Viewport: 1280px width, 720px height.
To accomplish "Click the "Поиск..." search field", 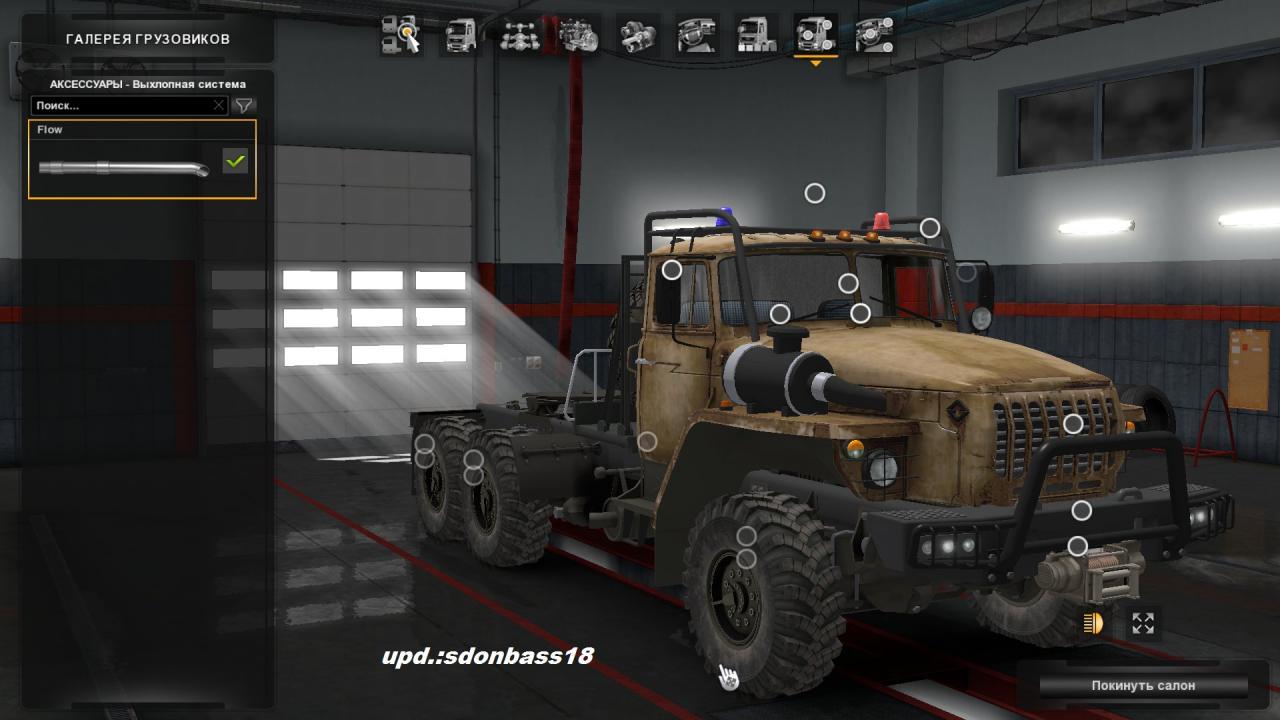I will [x=120, y=105].
